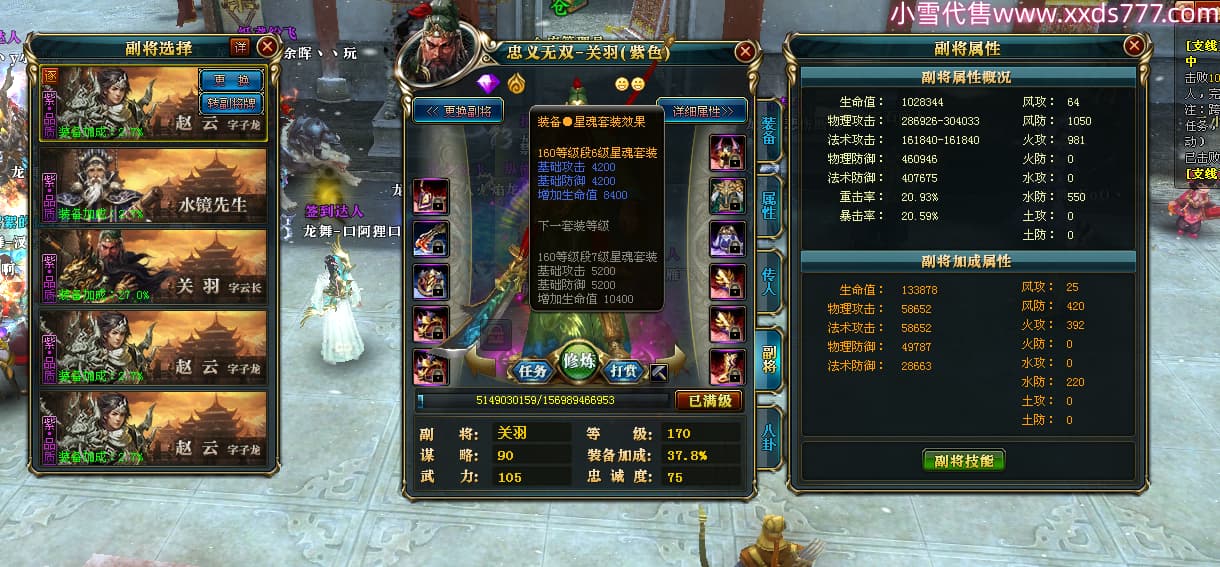Click the 更换 button on Zhao Yun's card
The image size is (1220, 567).
click(230, 79)
